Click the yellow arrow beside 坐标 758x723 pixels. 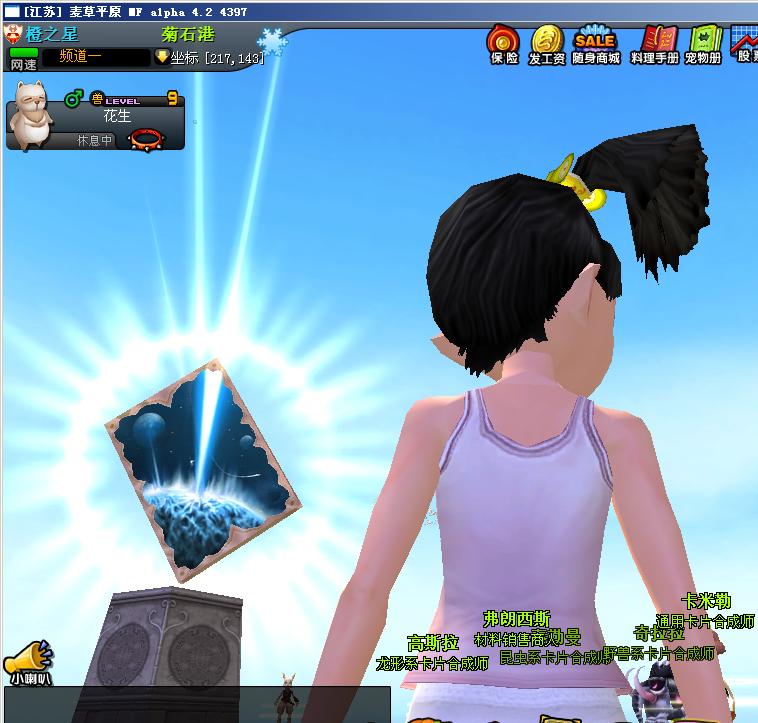pyautogui.click(x=162, y=57)
